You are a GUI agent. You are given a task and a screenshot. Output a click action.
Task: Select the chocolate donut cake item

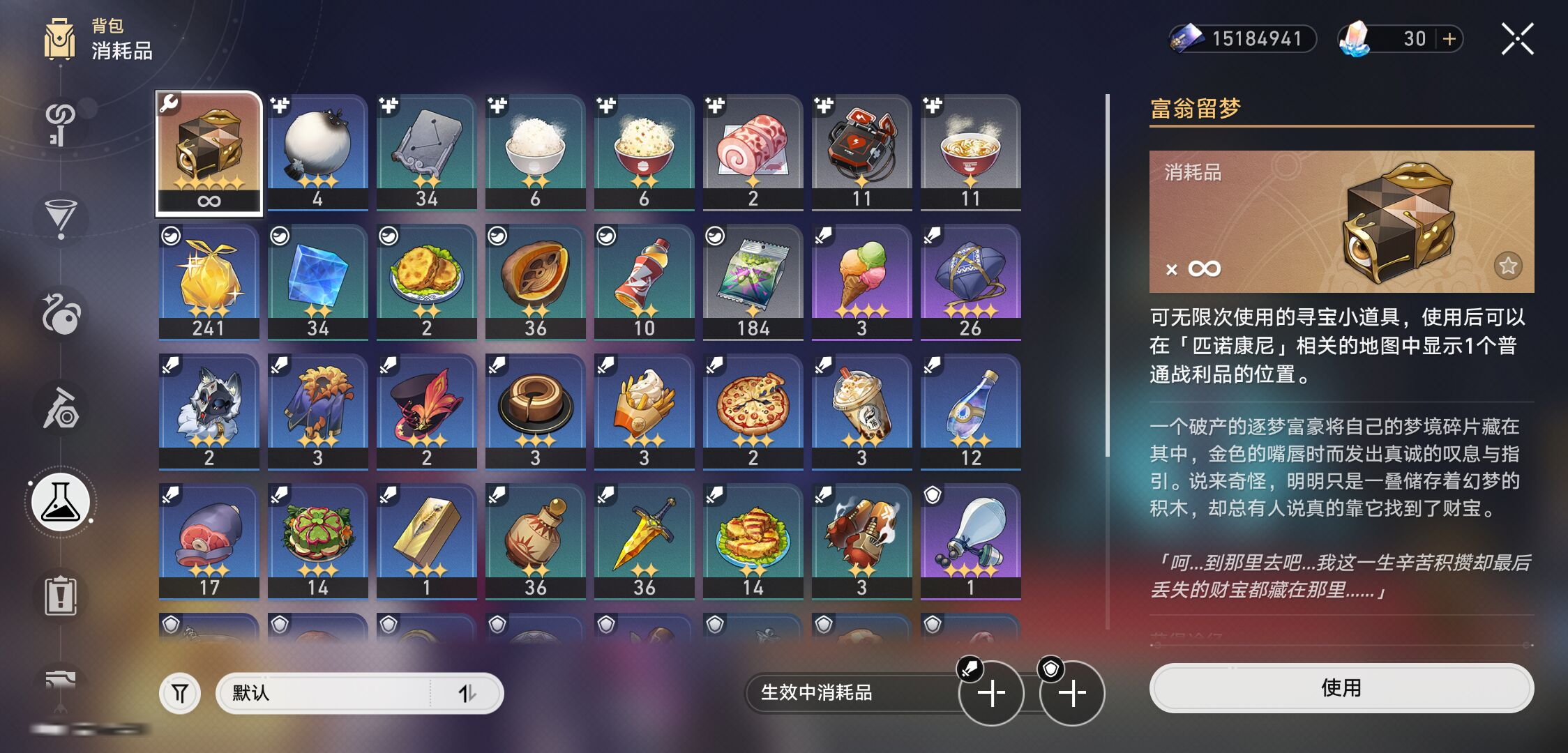tap(535, 411)
